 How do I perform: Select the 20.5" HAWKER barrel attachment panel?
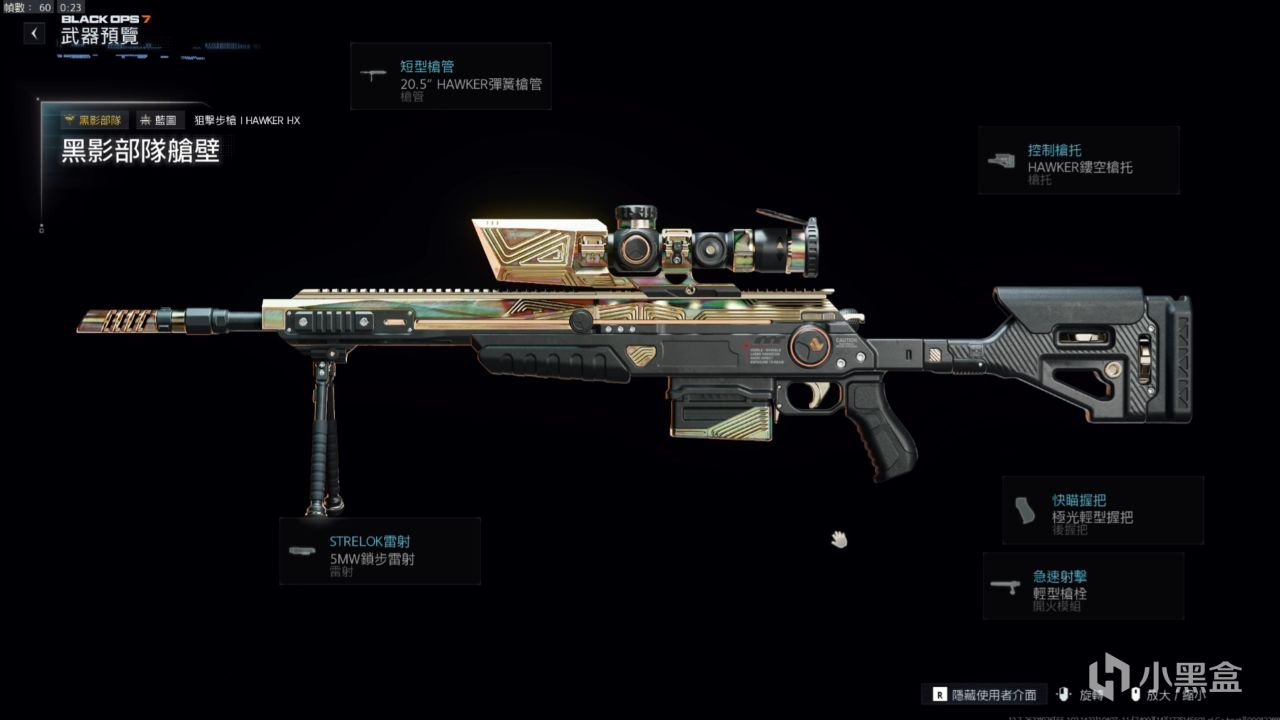[x=451, y=77]
